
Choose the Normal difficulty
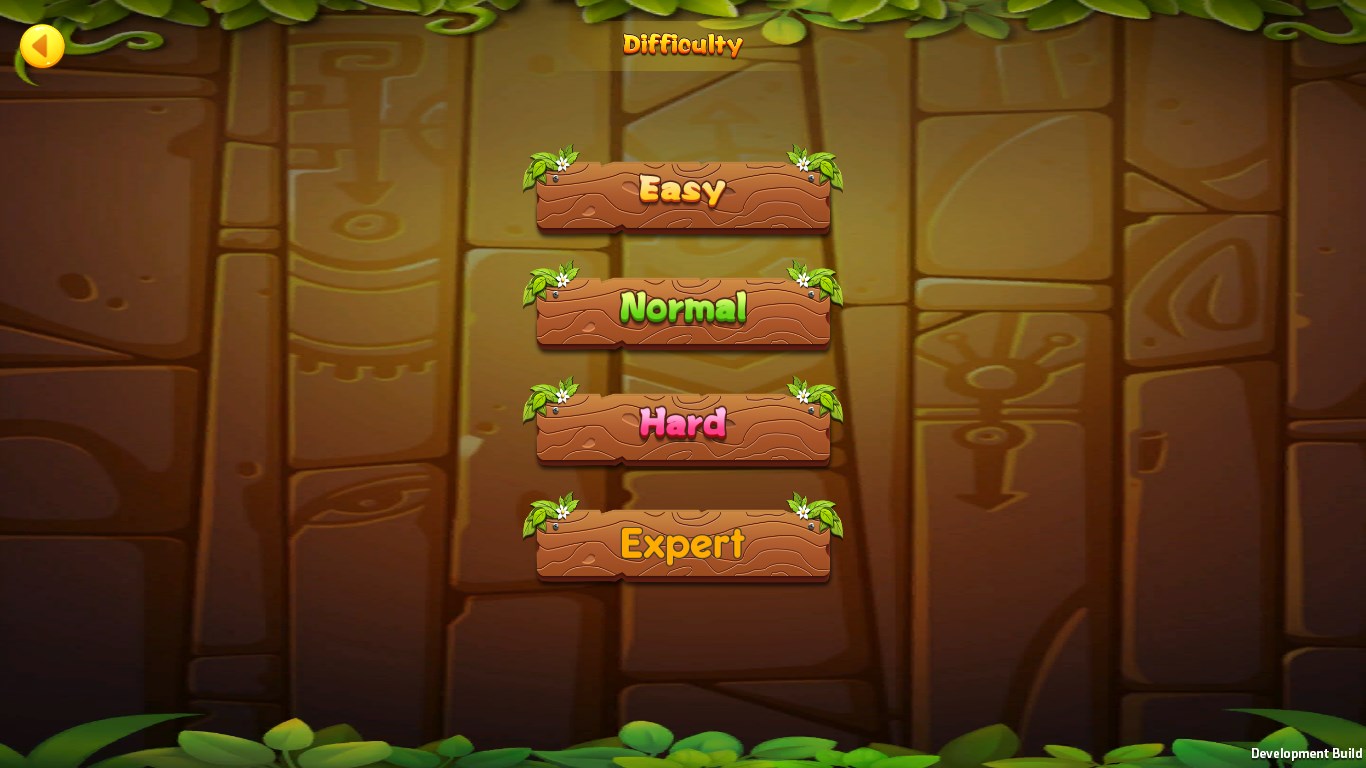click(x=683, y=310)
